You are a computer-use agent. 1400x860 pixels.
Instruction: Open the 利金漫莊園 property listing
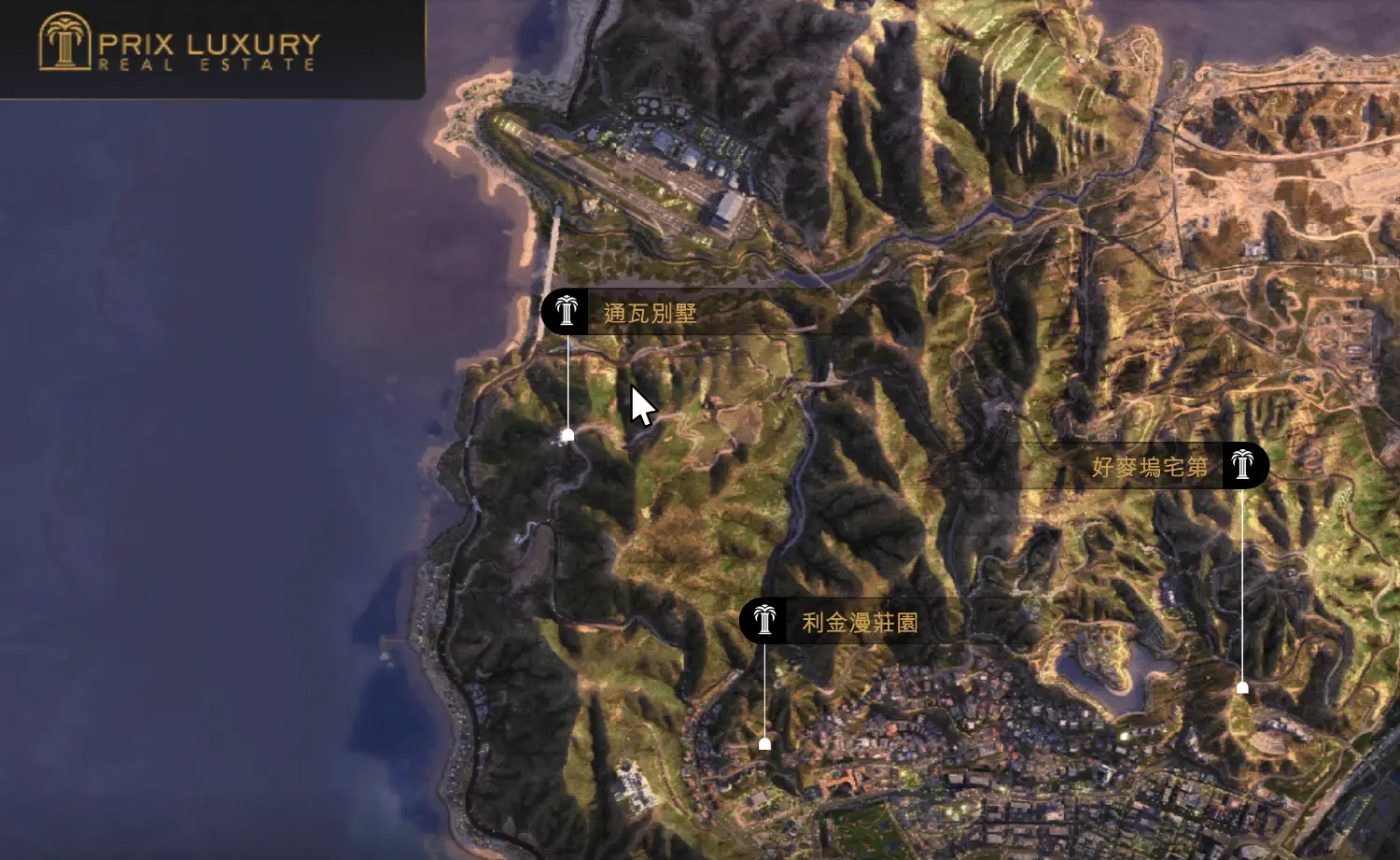[x=859, y=622]
